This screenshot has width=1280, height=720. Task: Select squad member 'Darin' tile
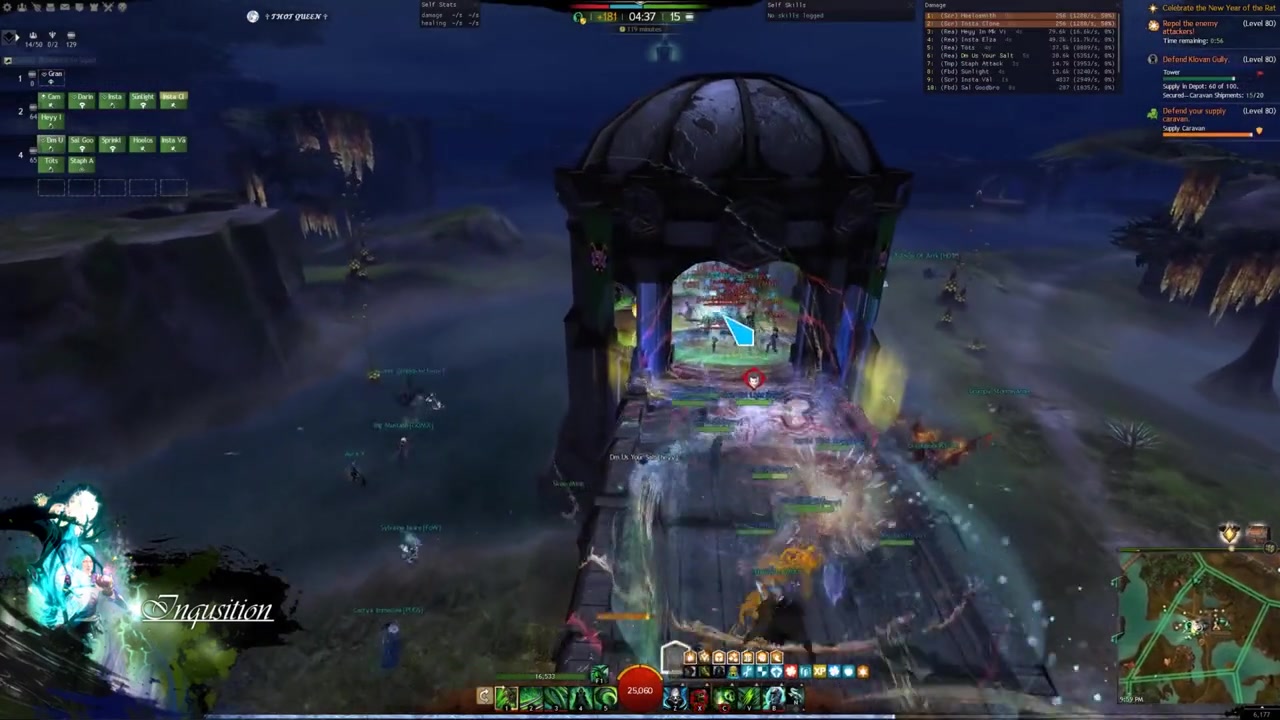tap(83, 100)
